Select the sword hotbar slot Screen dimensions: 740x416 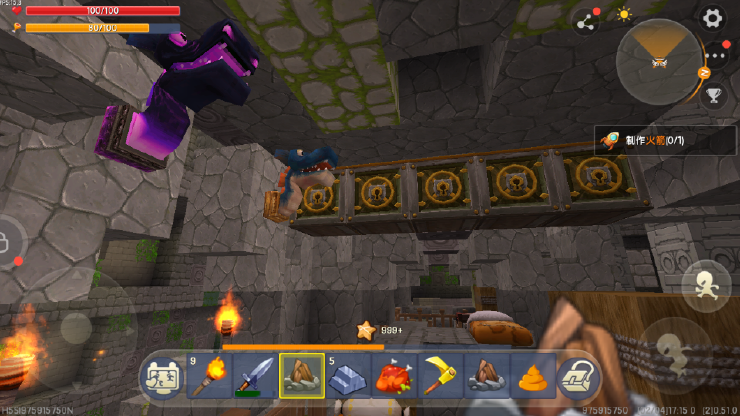coord(254,377)
